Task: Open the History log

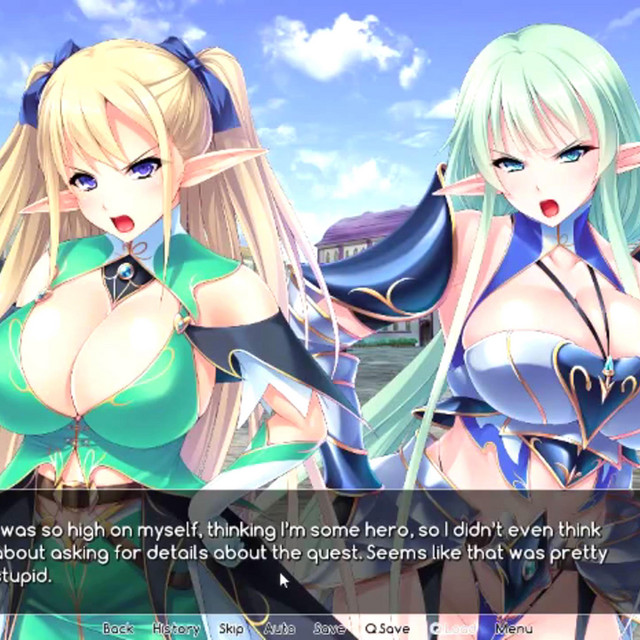Action: click(176, 628)
